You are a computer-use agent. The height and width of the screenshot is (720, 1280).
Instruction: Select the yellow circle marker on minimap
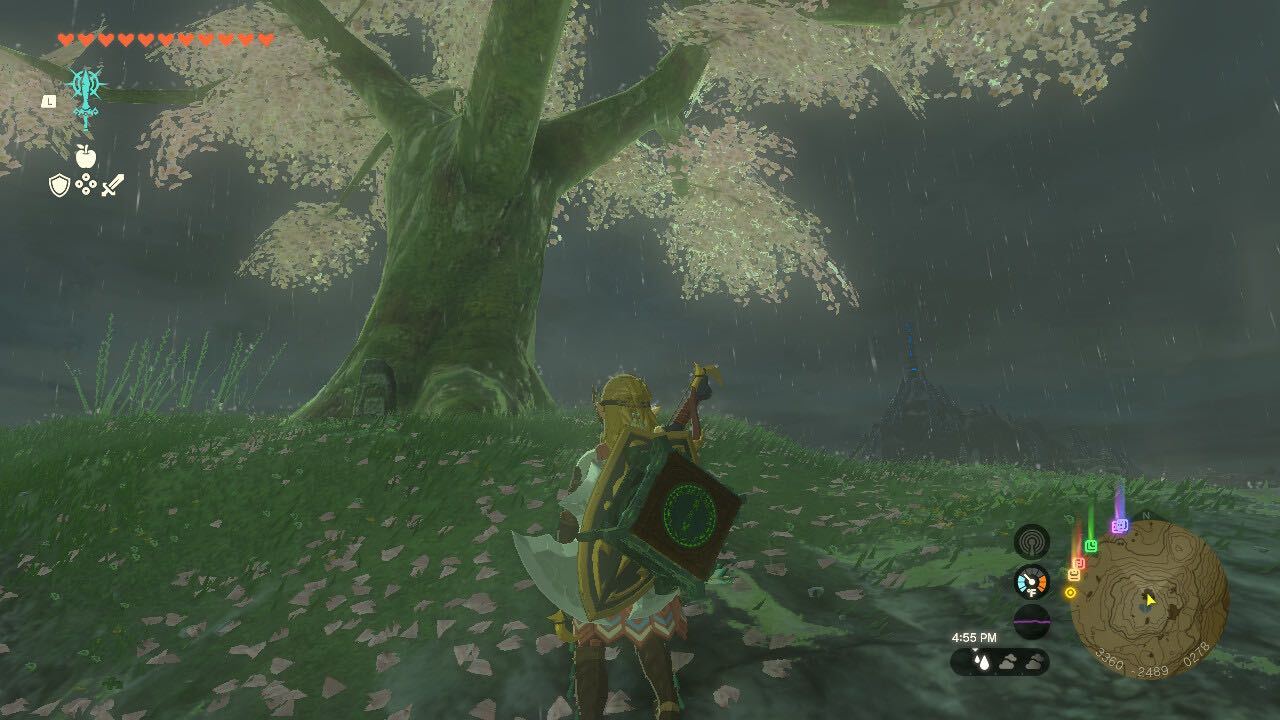coord(1071,592)
